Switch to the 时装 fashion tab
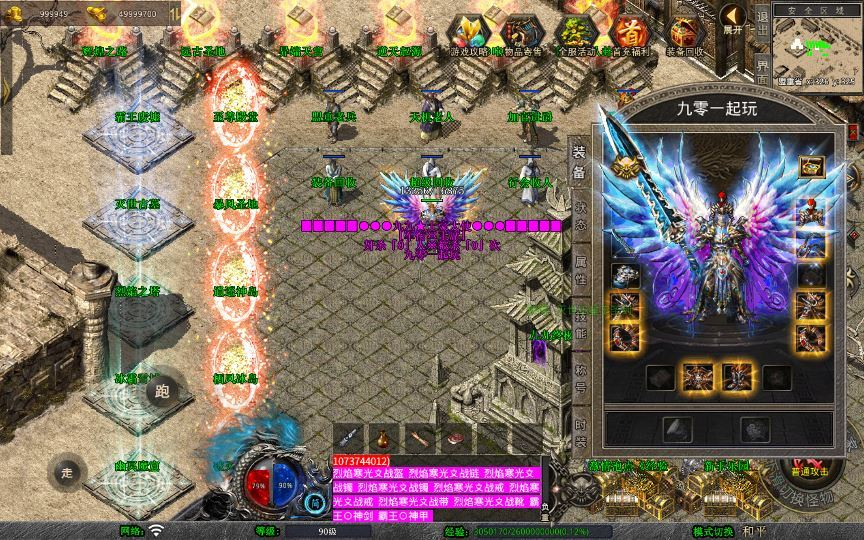 [x=580, y=430]
